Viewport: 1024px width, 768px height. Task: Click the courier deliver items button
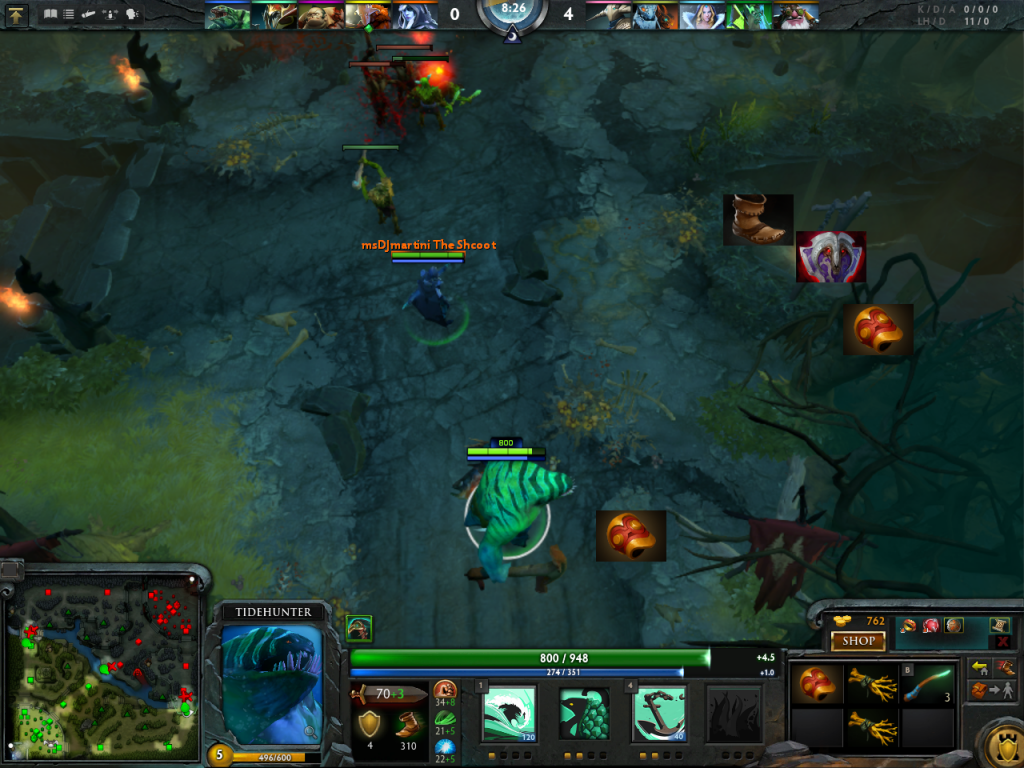coord(992,690)
